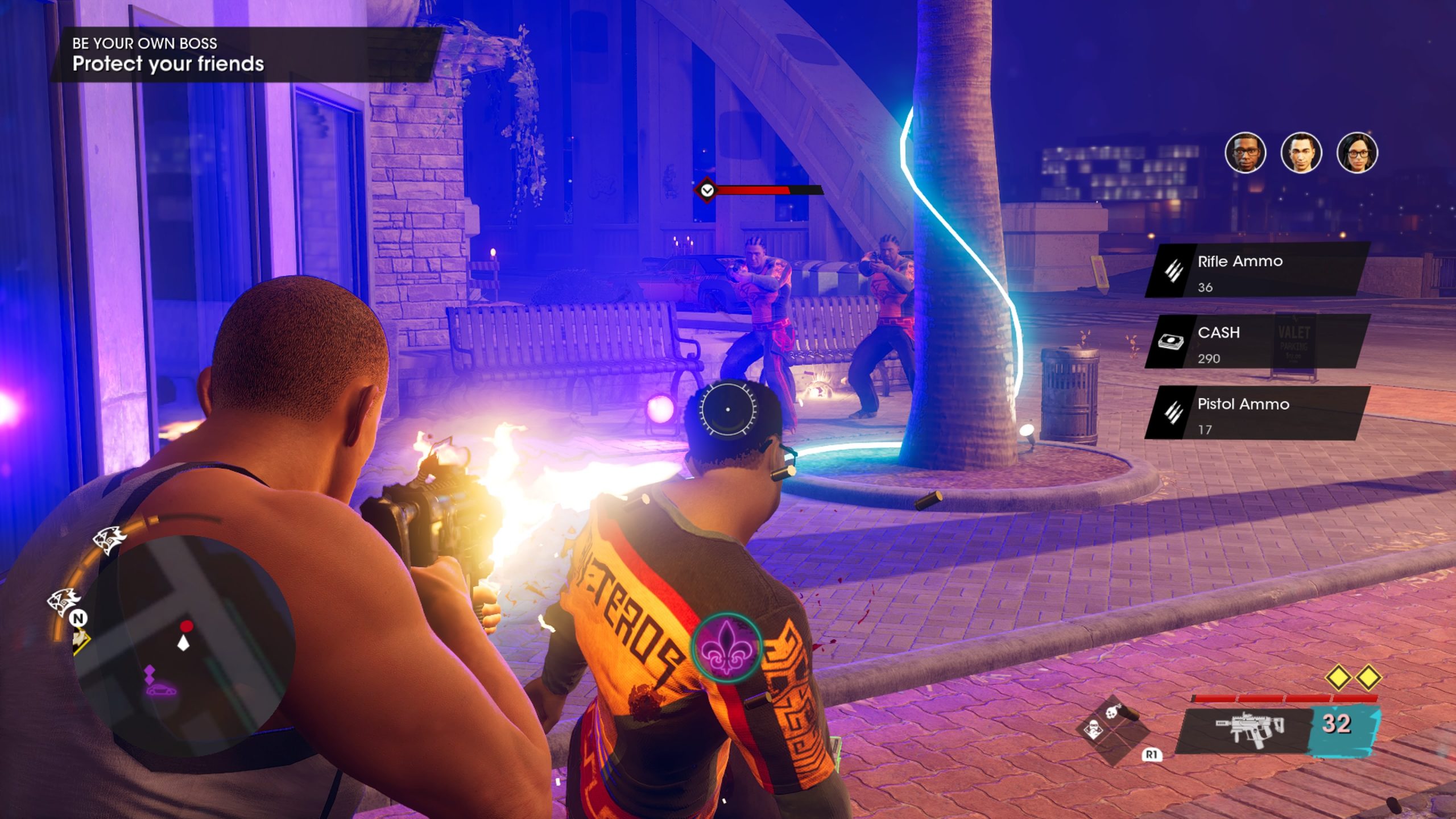Click the CASH 290 pickup notification

(x=1257, y=342)
